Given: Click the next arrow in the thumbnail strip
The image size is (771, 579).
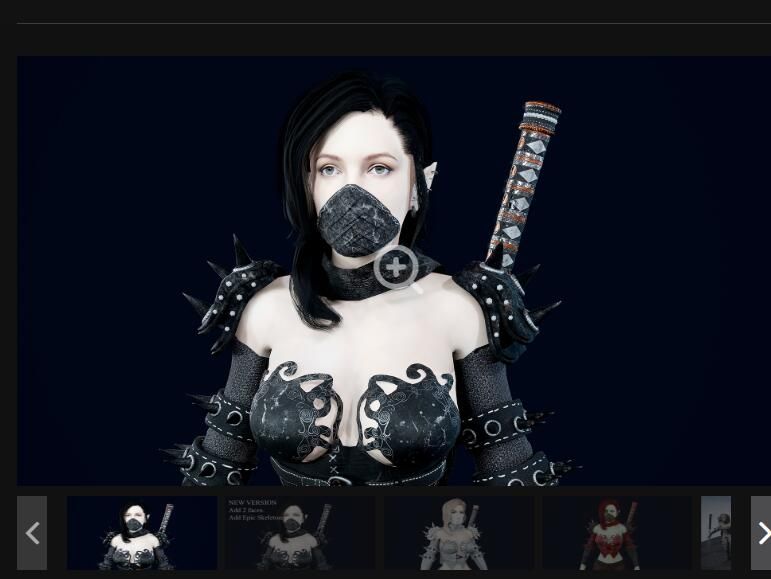Looking at the screenshot, I should (x=761, y=533).
